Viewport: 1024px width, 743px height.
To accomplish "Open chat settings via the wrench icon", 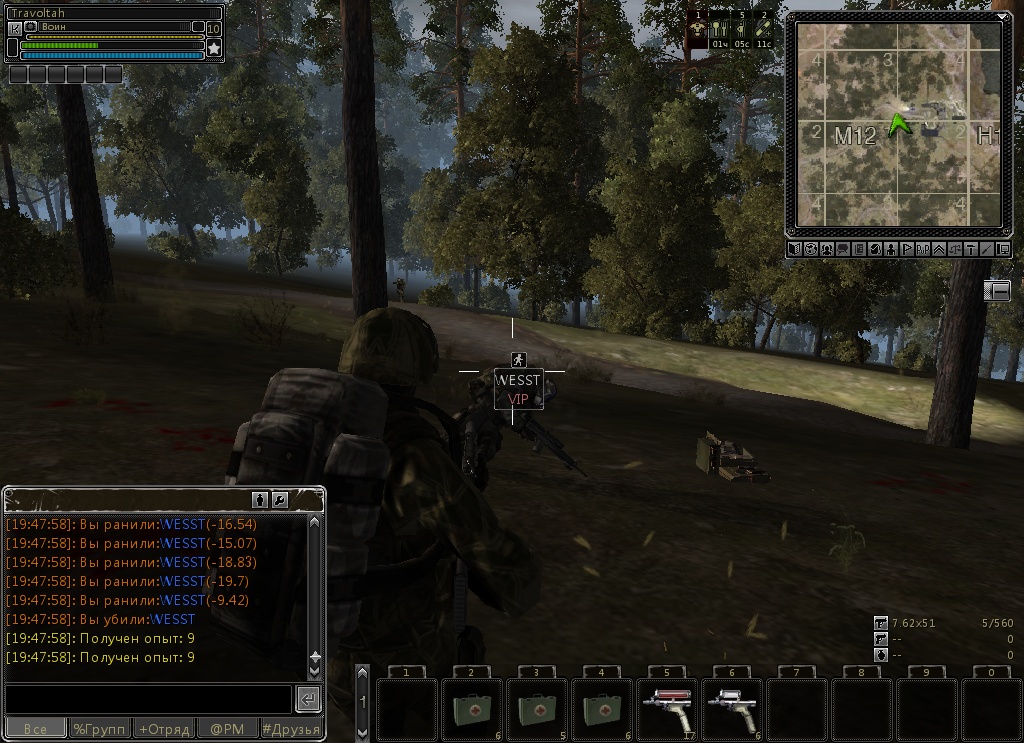I will (x=280, y=499).
